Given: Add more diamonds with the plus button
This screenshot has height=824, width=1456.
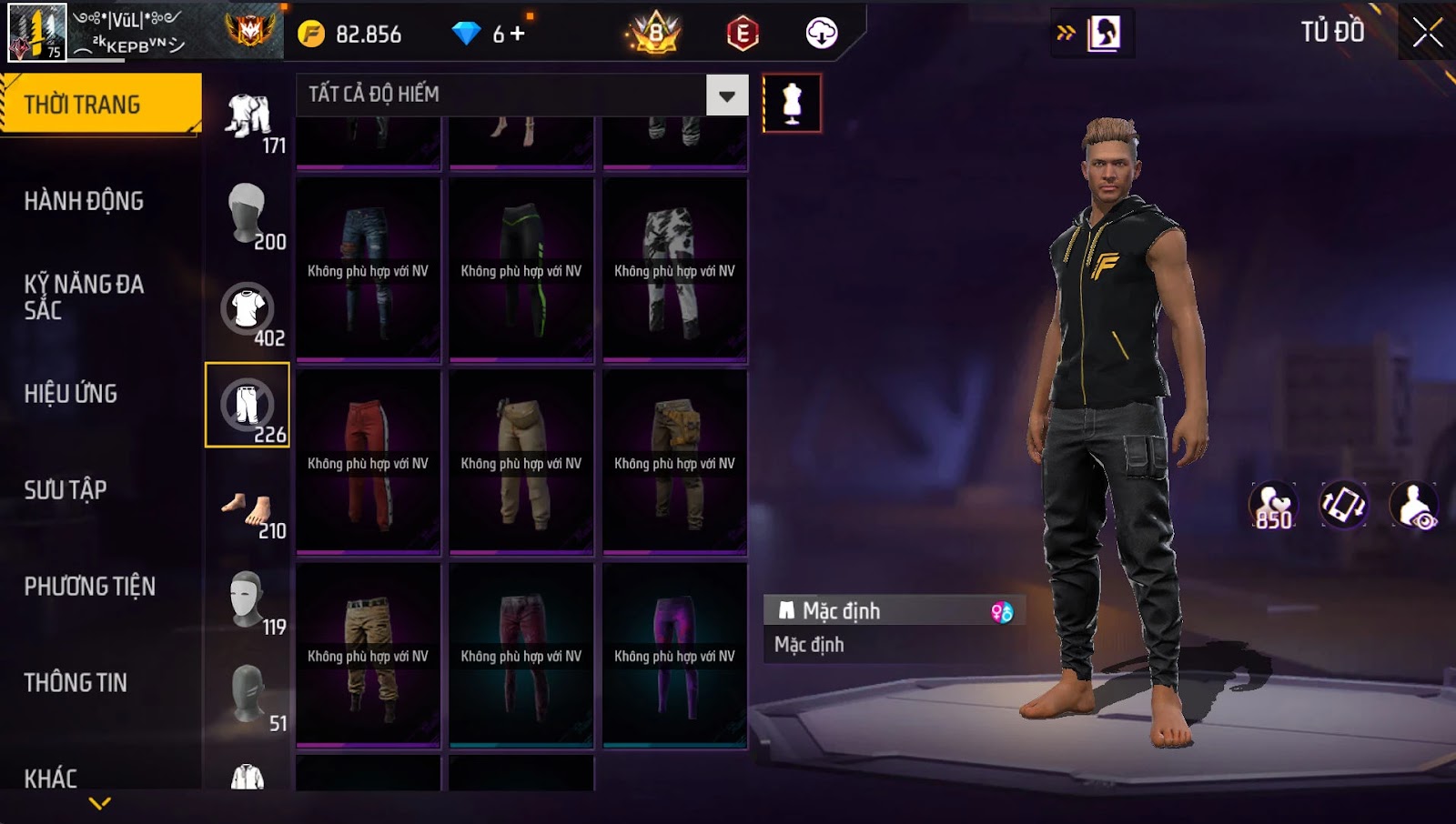Looking at the screenshot, I should (x=518, y=34).
